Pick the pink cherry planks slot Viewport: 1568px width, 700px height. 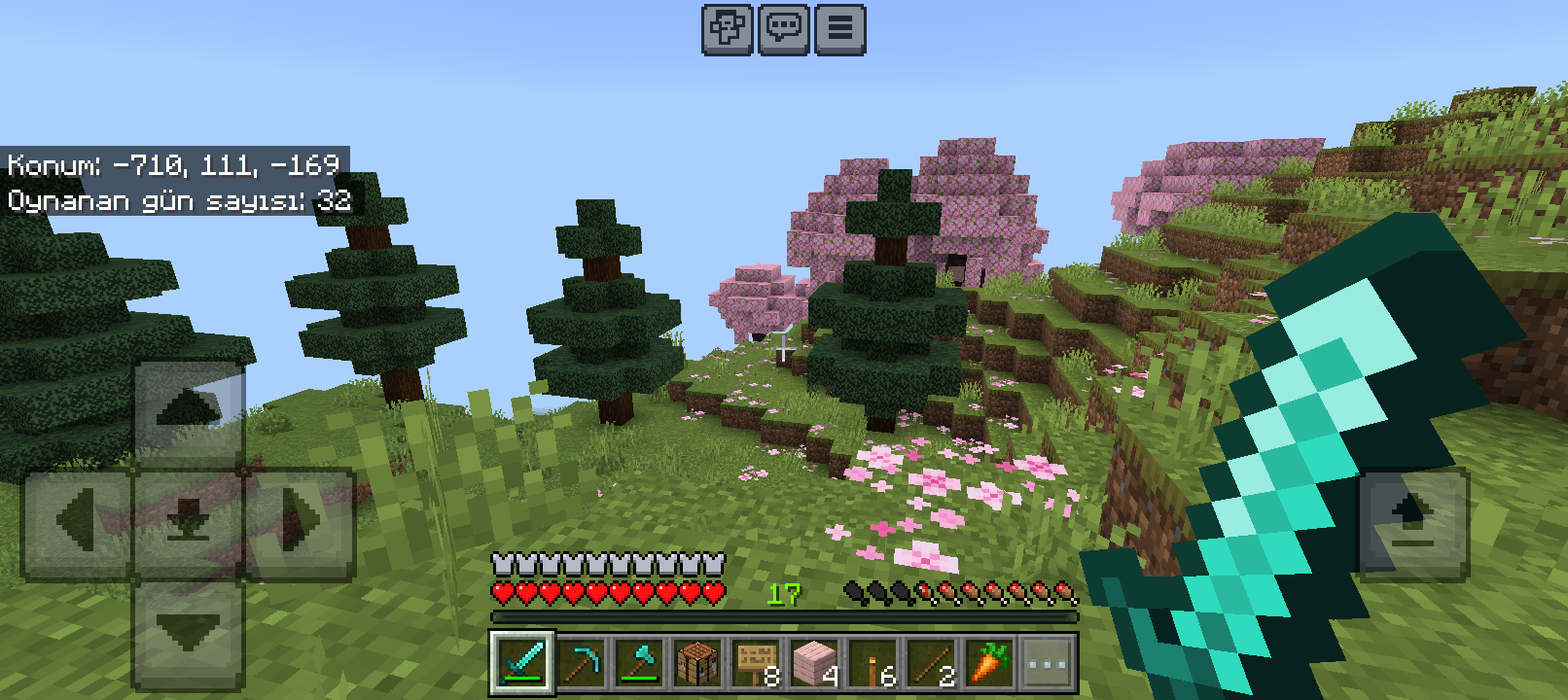click(814, 663)
